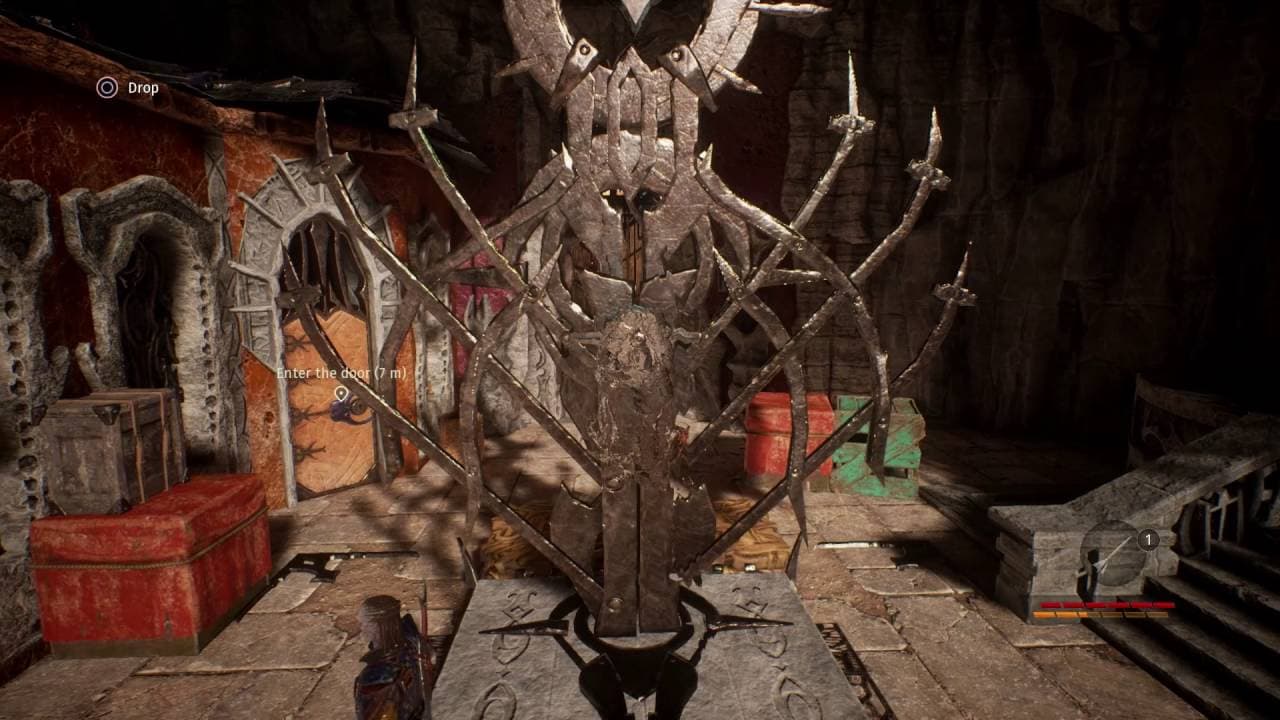The image size is (1280, 720).
Task: Select the Drop label text
Action: (x=143, y=88)
